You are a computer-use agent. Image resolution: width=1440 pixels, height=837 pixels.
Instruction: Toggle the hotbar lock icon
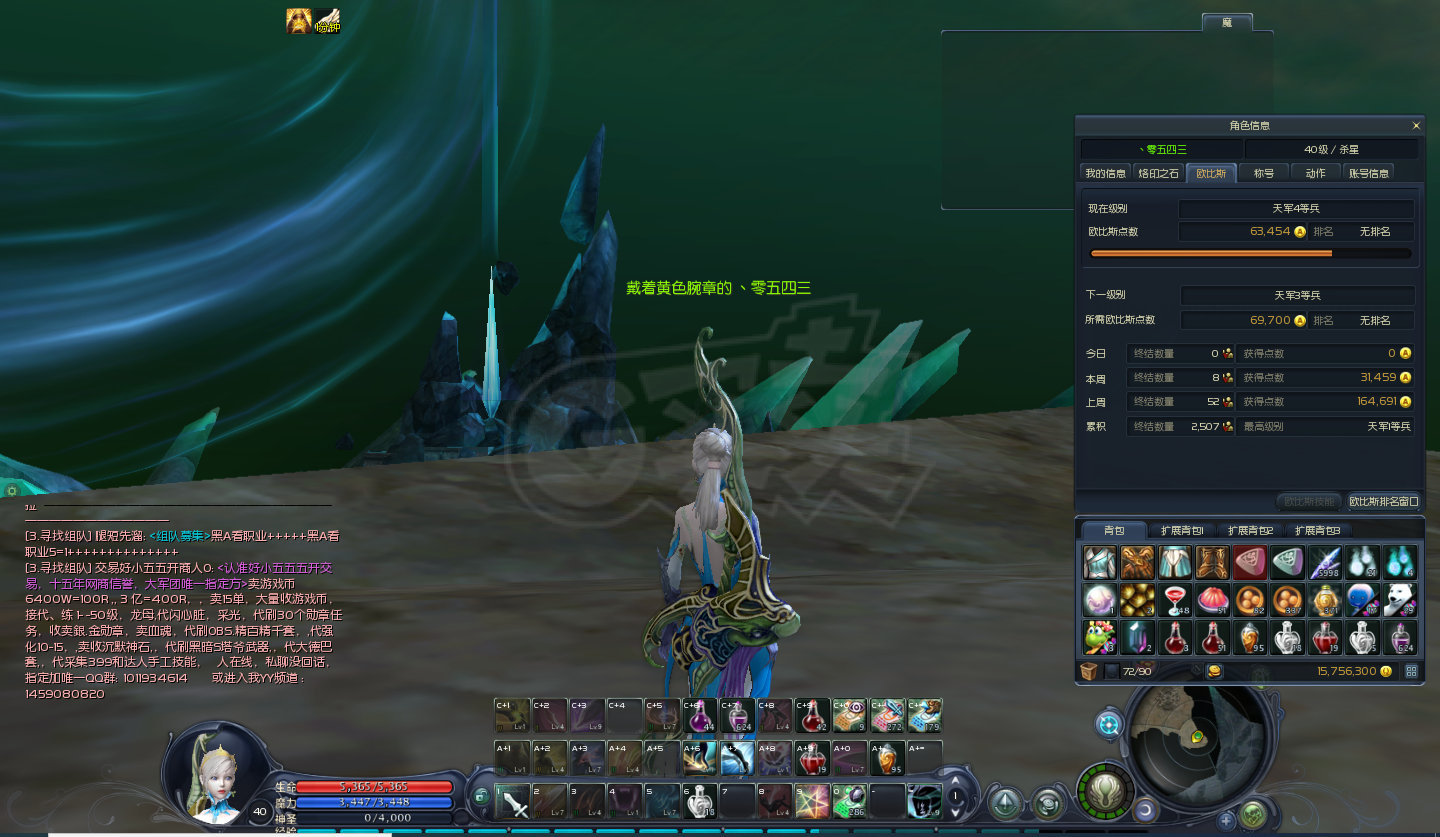[x=482, y=796]
